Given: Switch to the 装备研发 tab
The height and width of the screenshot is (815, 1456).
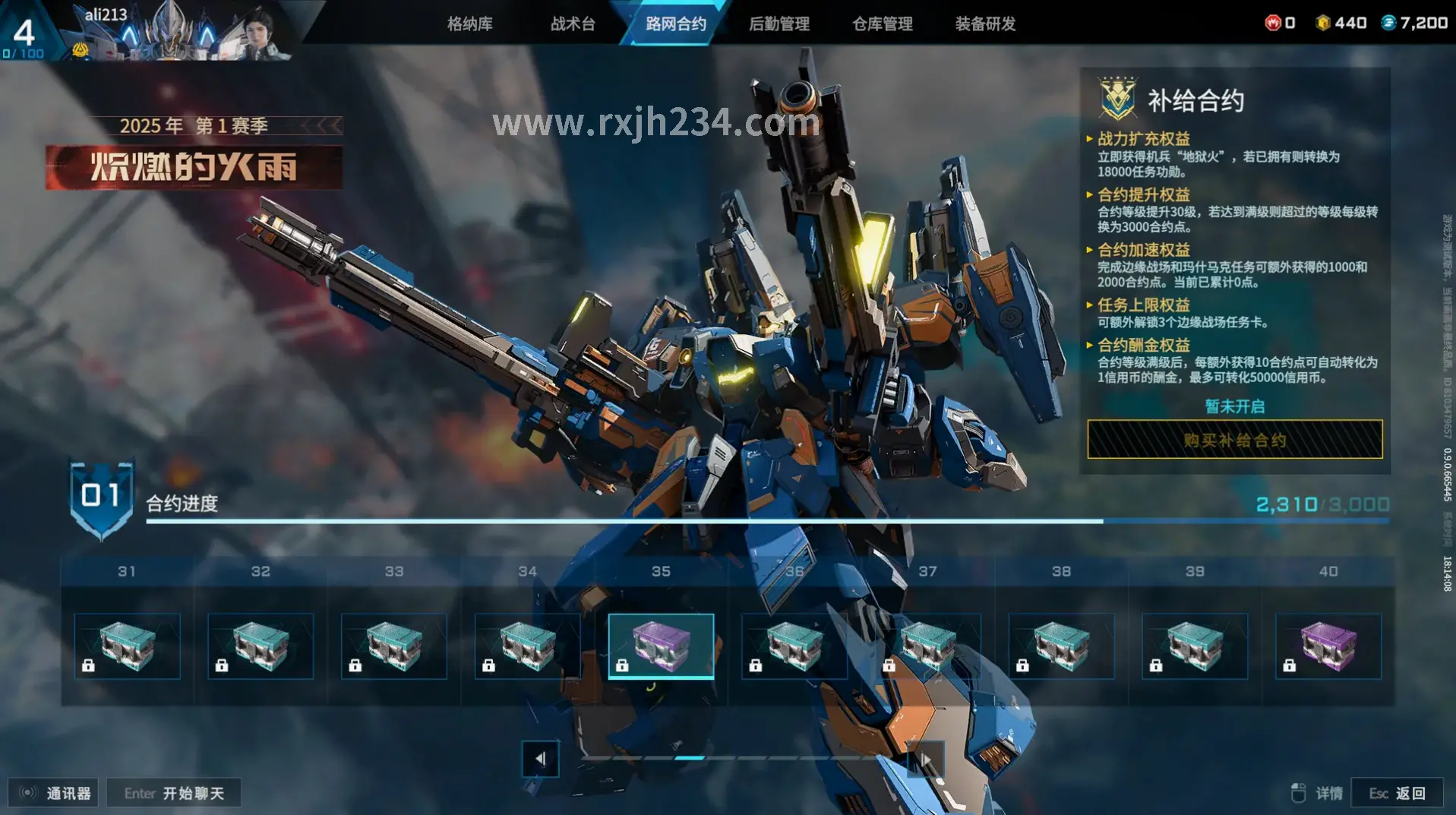Looking at the screenshot, I should (x=985, y=24).
